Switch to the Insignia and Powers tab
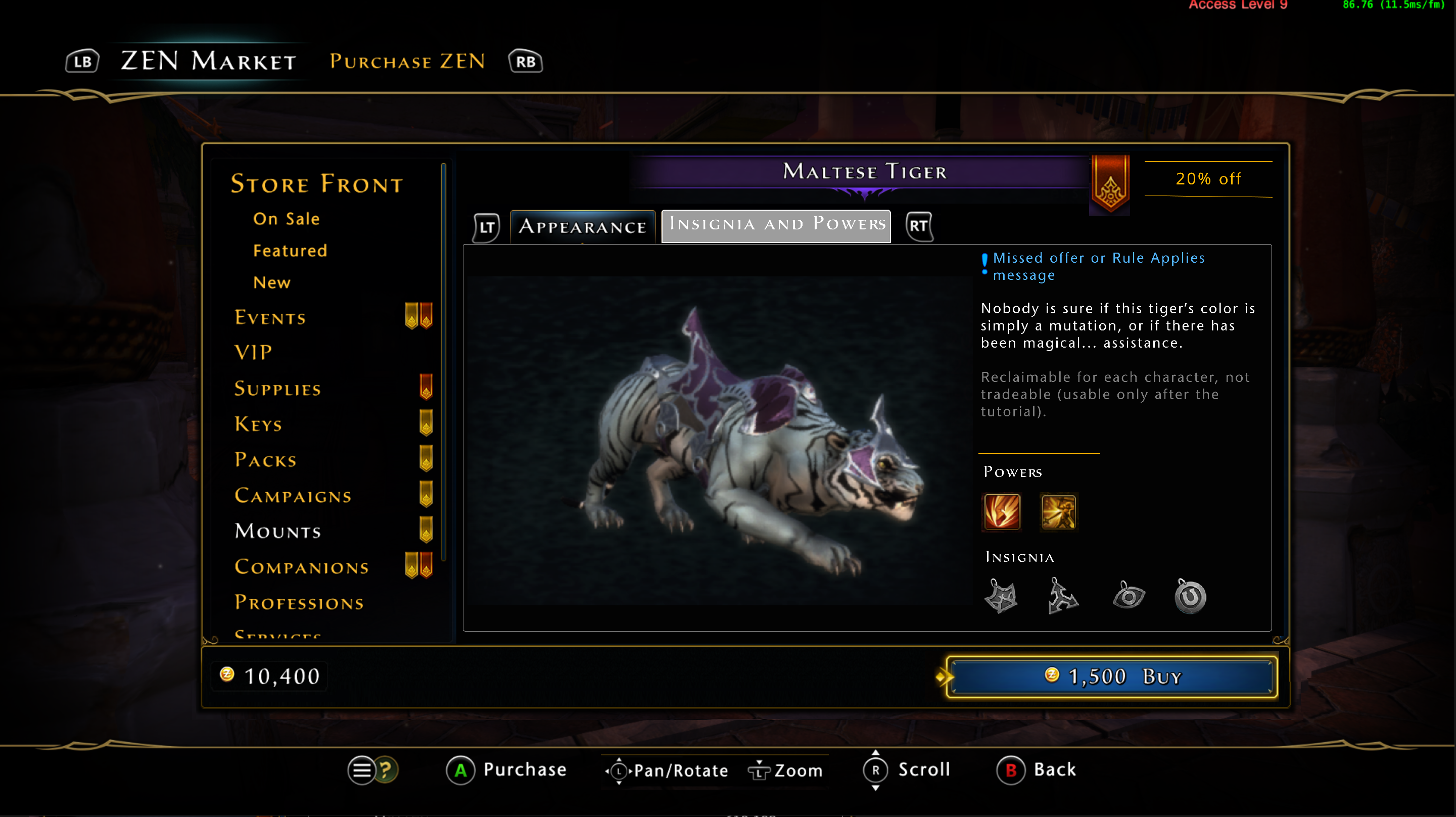 pyautogui.click(x=775, y=225)
